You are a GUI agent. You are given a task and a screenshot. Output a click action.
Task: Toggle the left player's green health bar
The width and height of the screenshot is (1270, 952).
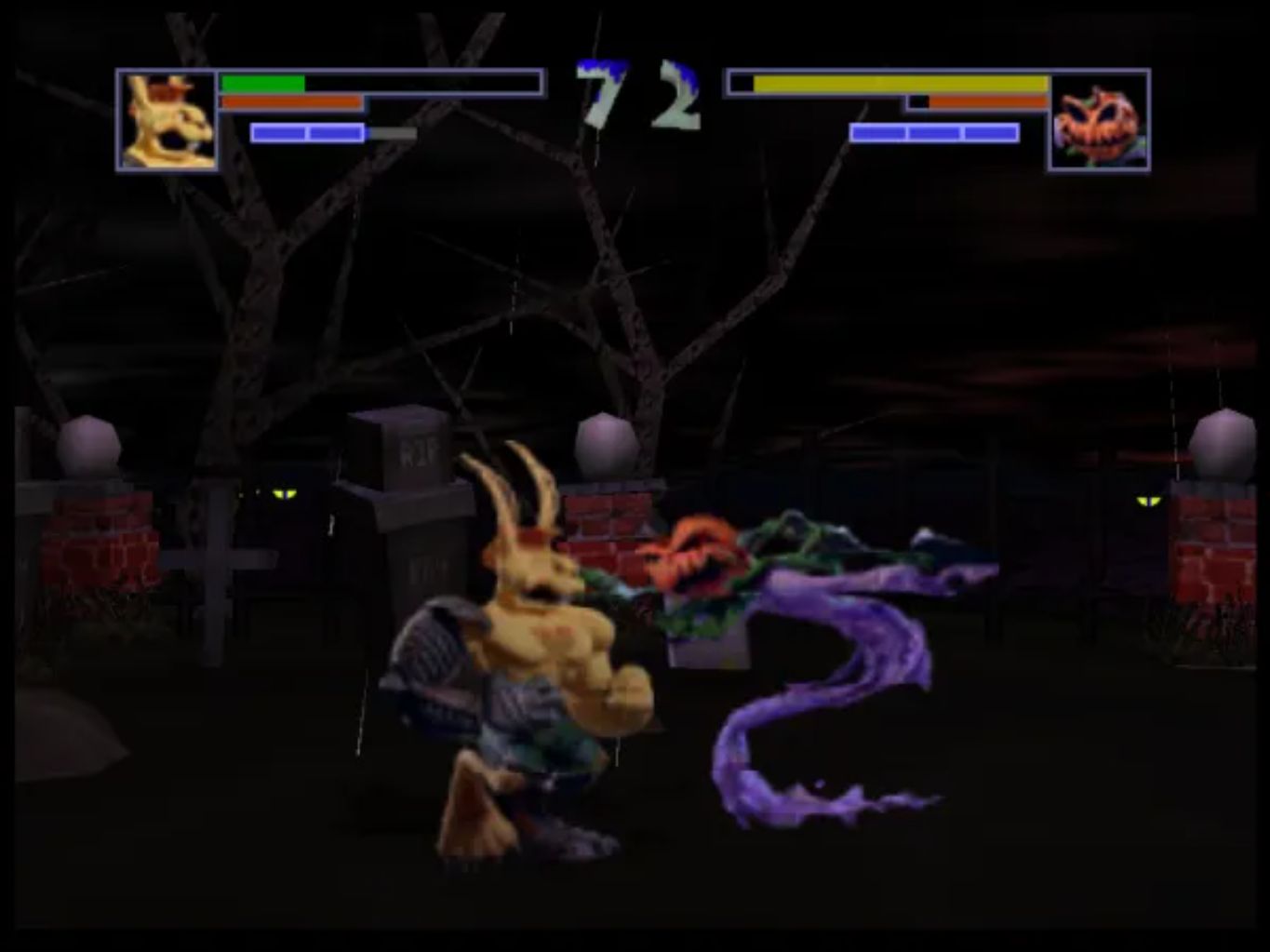261,82
